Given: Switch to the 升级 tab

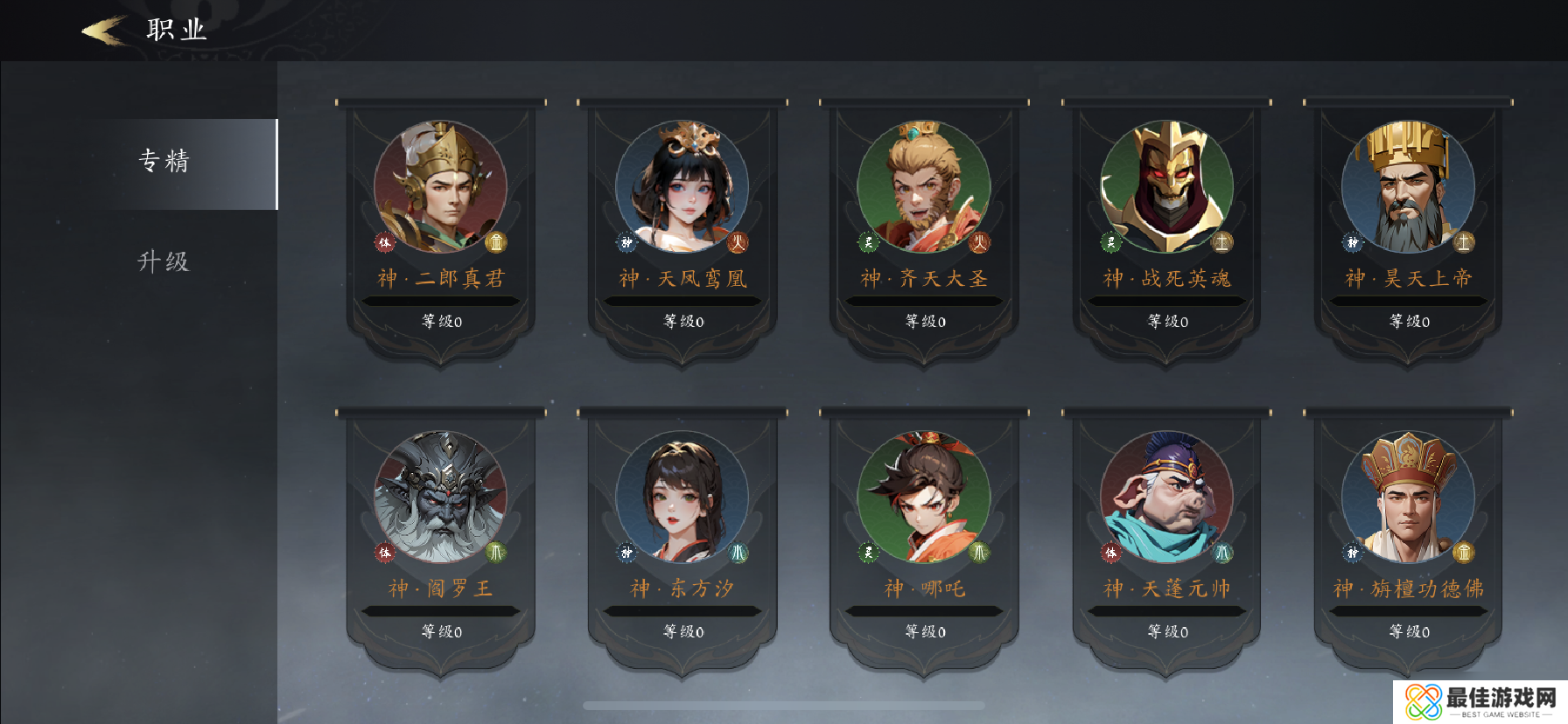Looking at the screenshot, I should pyautogui.click(x=163, y=261).
